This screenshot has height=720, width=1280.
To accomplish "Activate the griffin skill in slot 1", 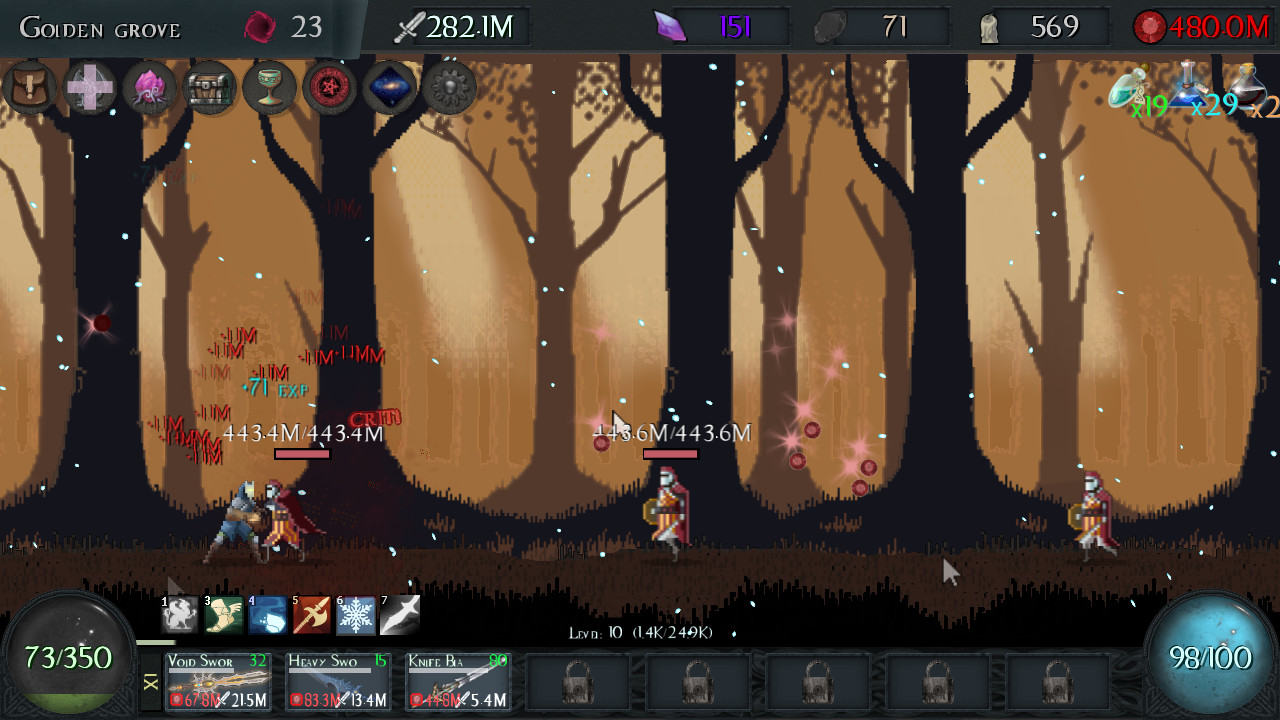I will (x=176, y=614).
